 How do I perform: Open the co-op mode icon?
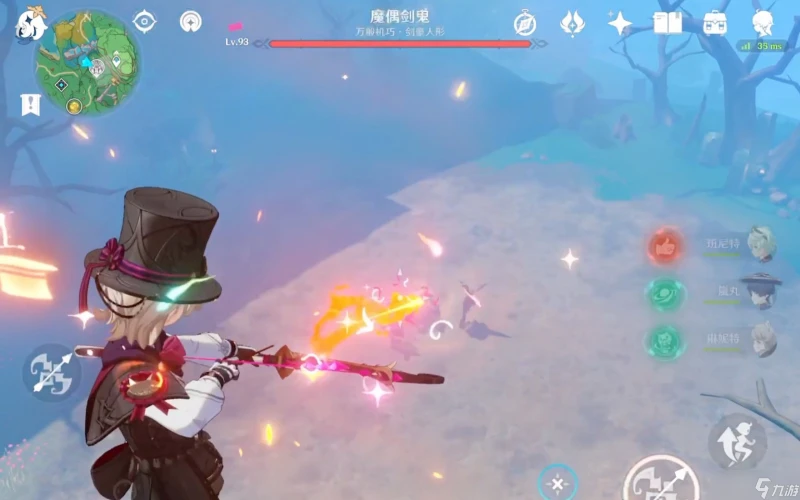(191, 22)
